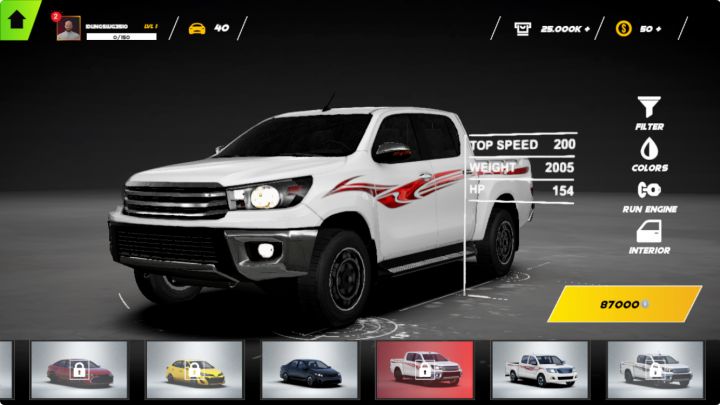Return to the home screen
The height and width of the screenshot is (405, 720).
(17, 19)
